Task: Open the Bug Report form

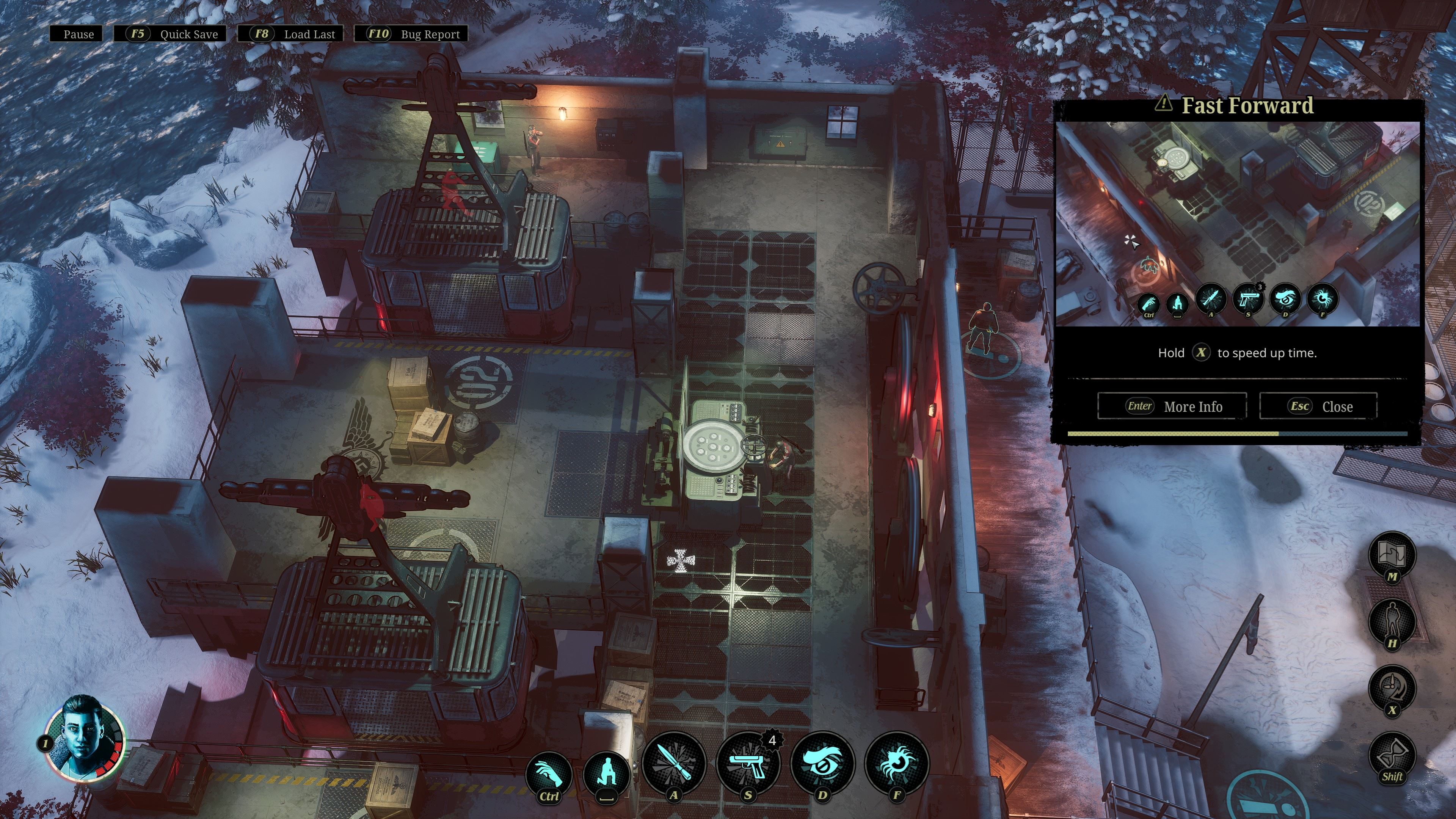Action: 411,34
